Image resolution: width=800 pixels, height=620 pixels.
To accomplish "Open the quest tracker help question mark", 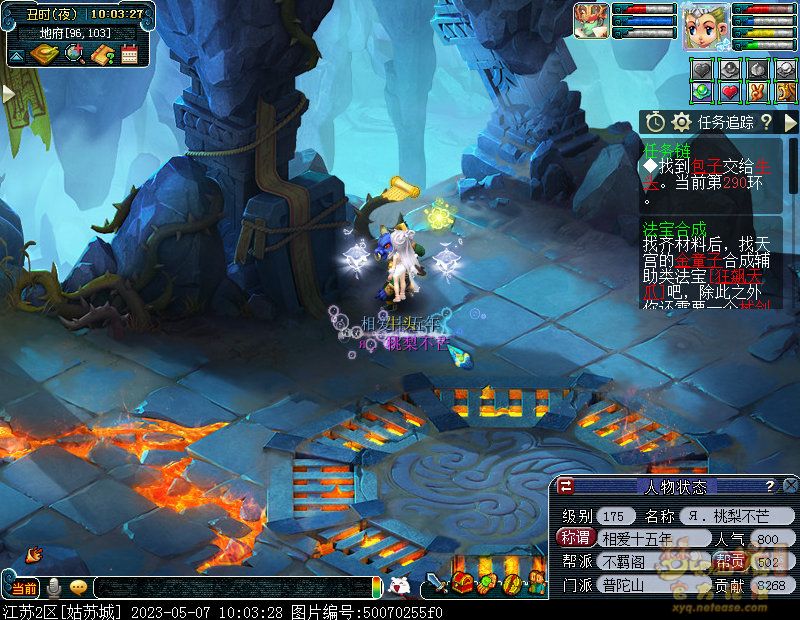I will click(x=765, y=122).
